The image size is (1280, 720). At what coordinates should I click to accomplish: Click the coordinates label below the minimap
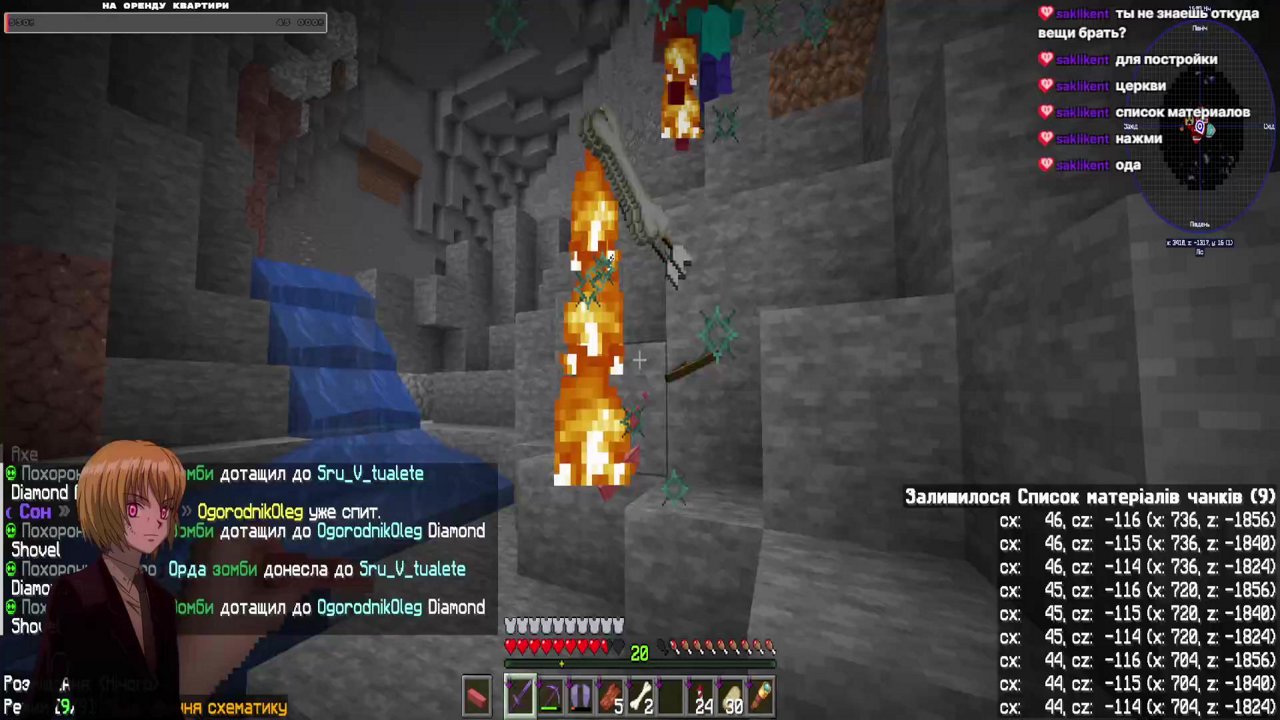(1199, 242)
